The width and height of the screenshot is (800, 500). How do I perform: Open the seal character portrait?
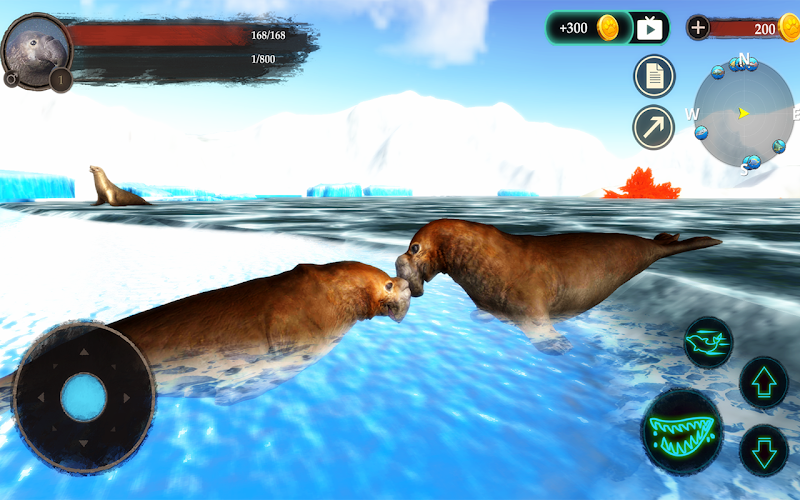click(x=36, y=47)
